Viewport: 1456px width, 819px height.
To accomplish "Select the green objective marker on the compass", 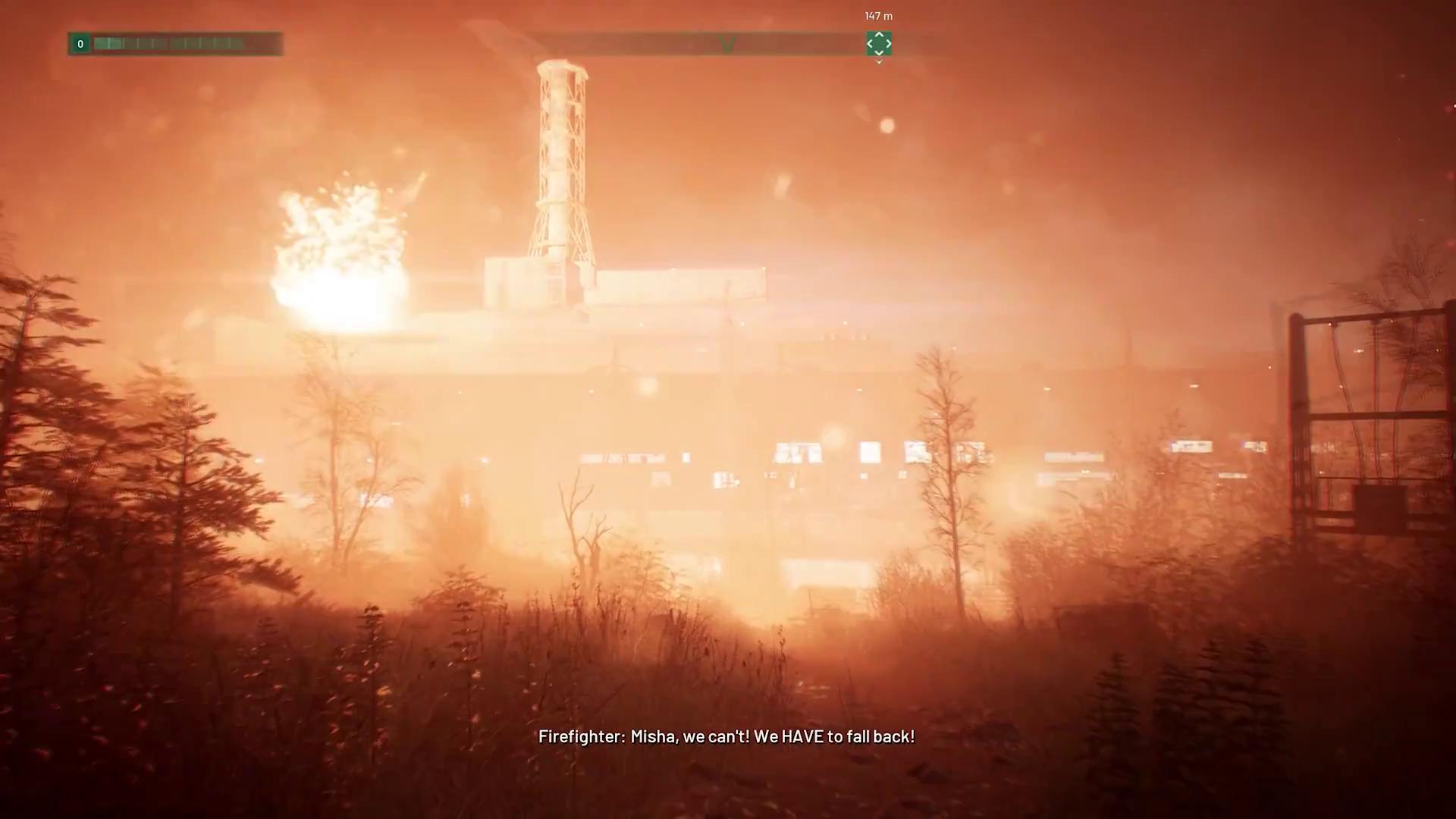I will (878, 44).
